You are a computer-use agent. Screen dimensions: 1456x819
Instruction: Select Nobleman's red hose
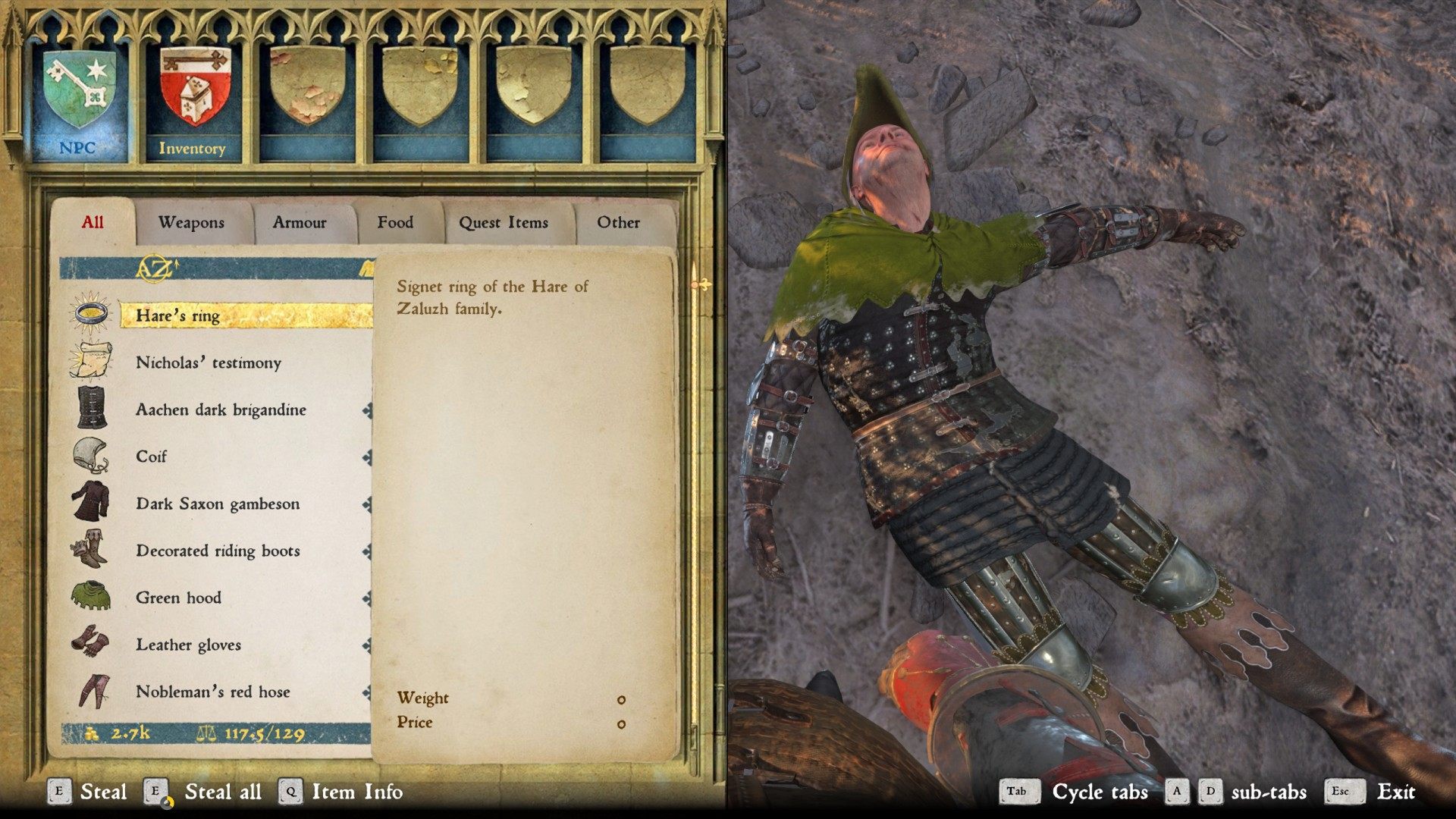(x=220, y=692)
